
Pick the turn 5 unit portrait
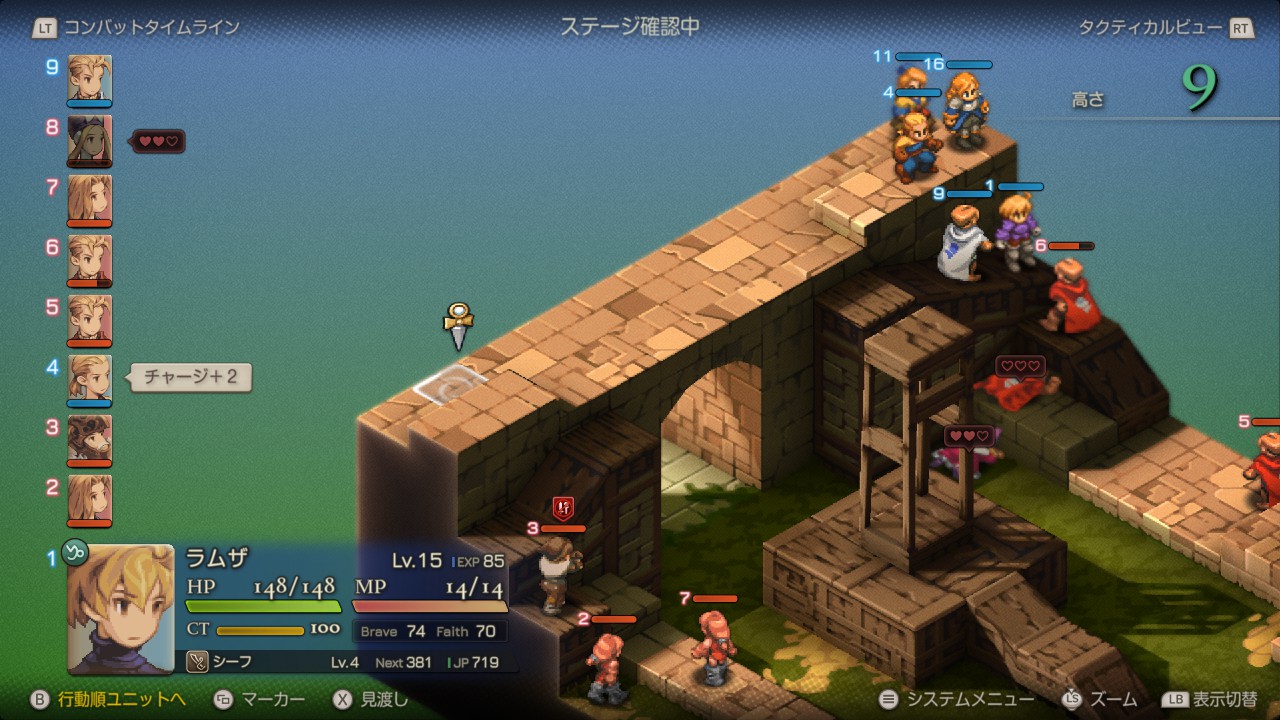coord(90,319)
